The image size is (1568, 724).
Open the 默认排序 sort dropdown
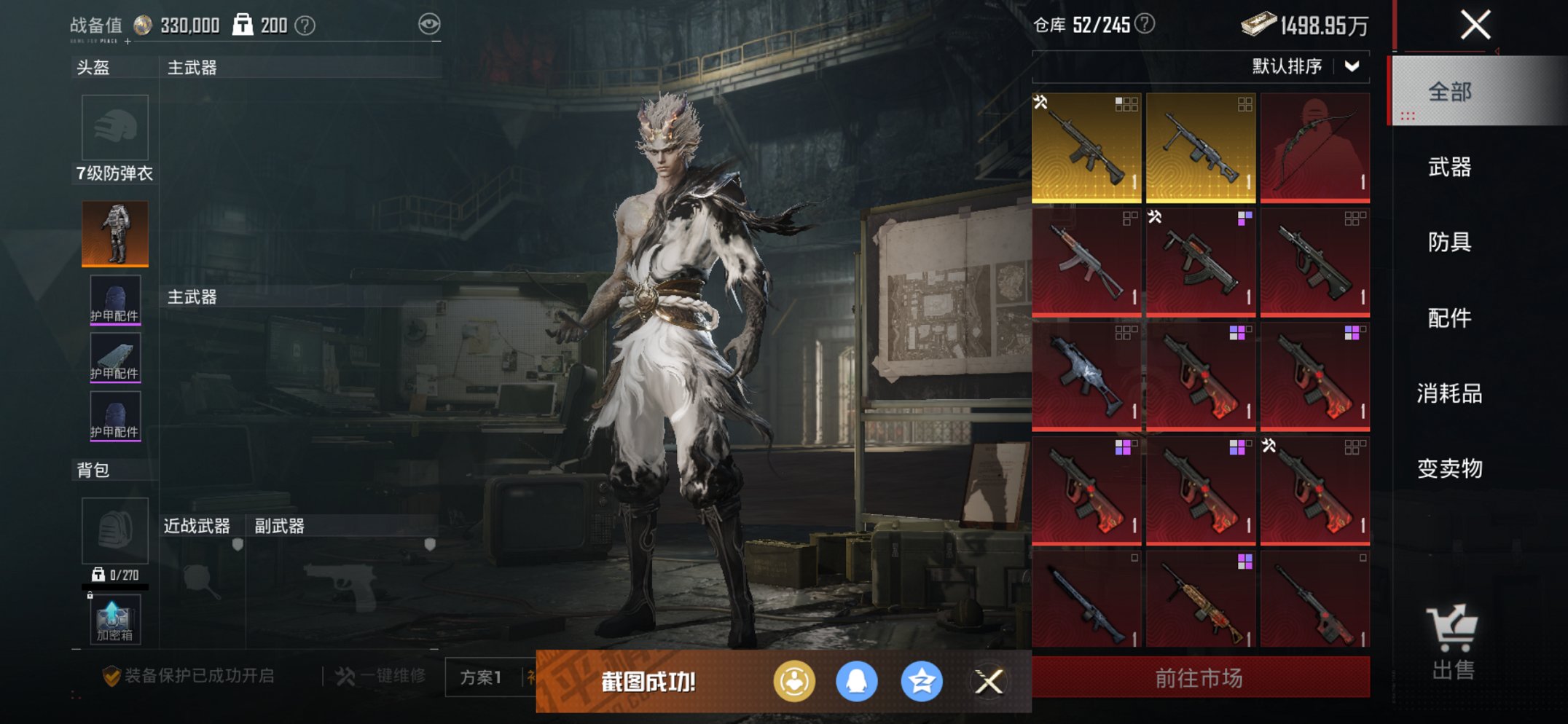click(x=1304, y=66)
